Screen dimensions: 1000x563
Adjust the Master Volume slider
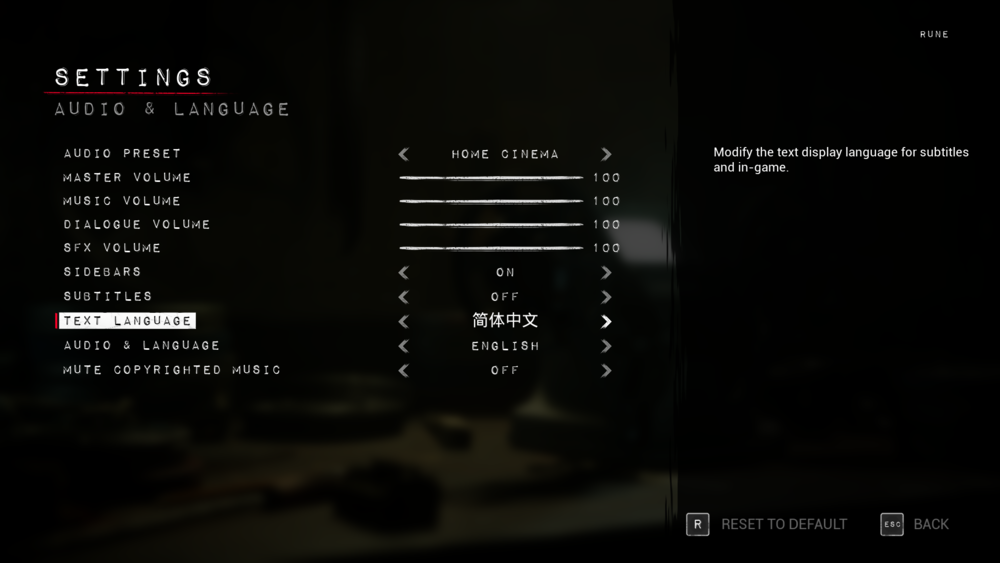(490, 178)
